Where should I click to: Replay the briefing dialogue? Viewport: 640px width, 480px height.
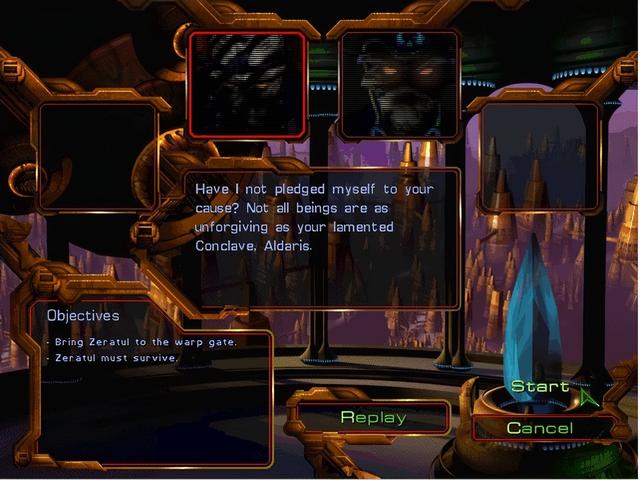(373, 418)
